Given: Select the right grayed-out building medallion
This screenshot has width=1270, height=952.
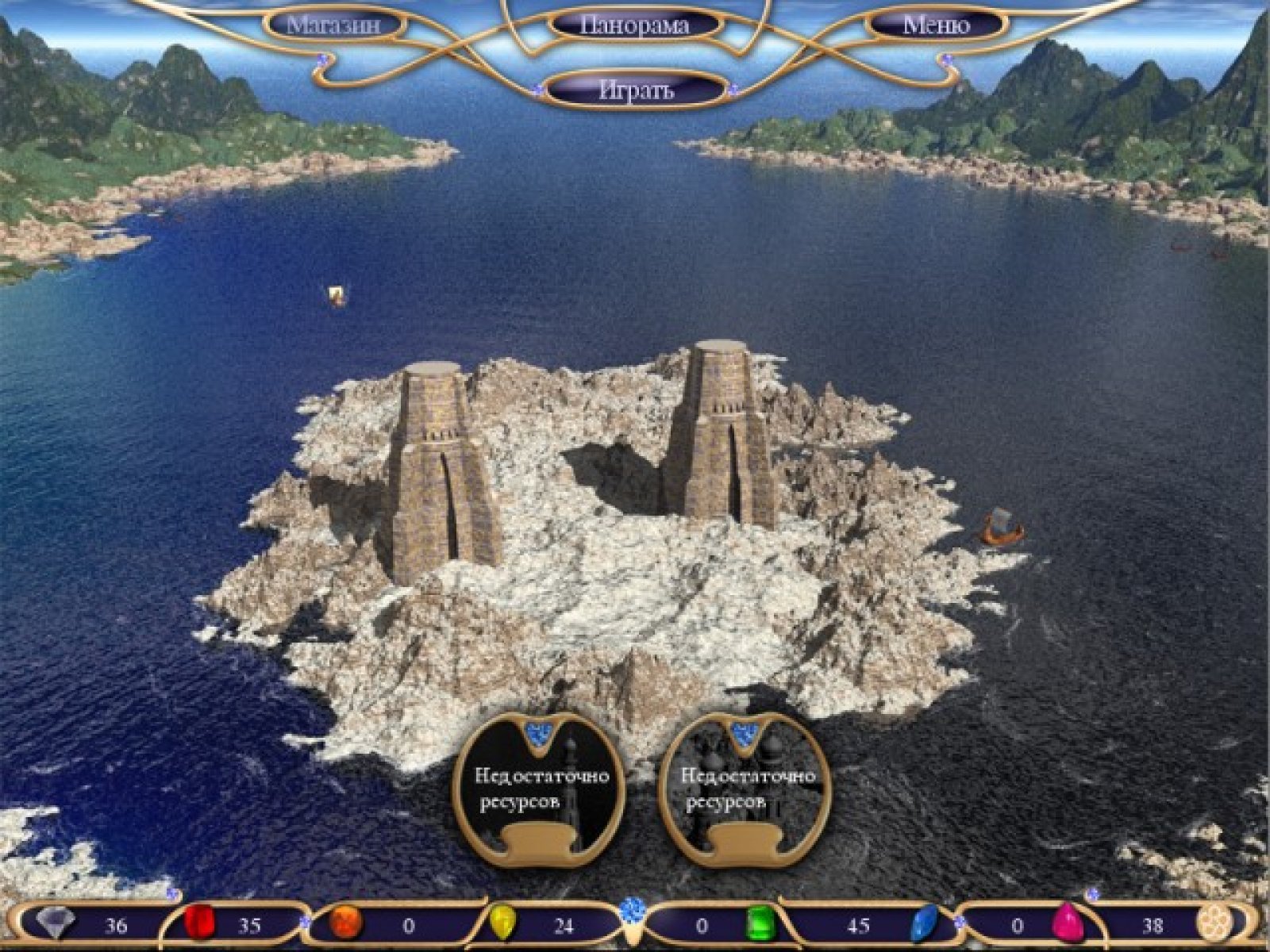Looking at the screenshot, I should tap(746, 788).
